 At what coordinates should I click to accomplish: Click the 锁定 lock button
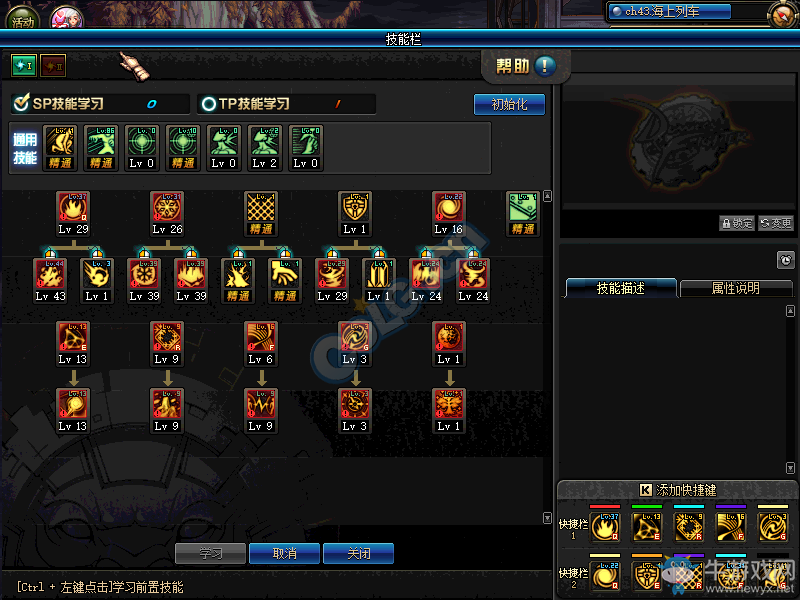tap(737, 223)
